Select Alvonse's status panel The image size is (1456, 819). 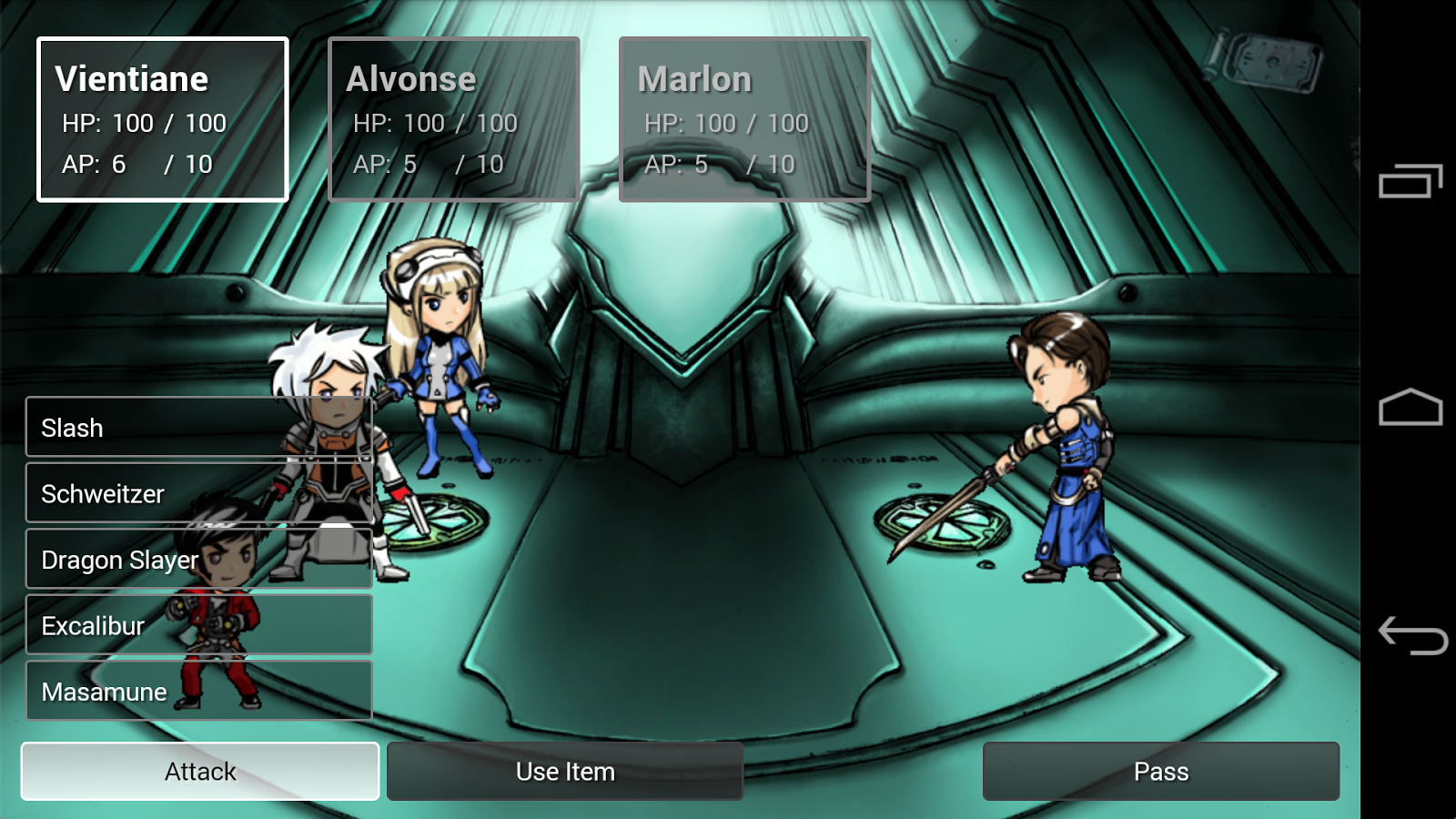453,118
